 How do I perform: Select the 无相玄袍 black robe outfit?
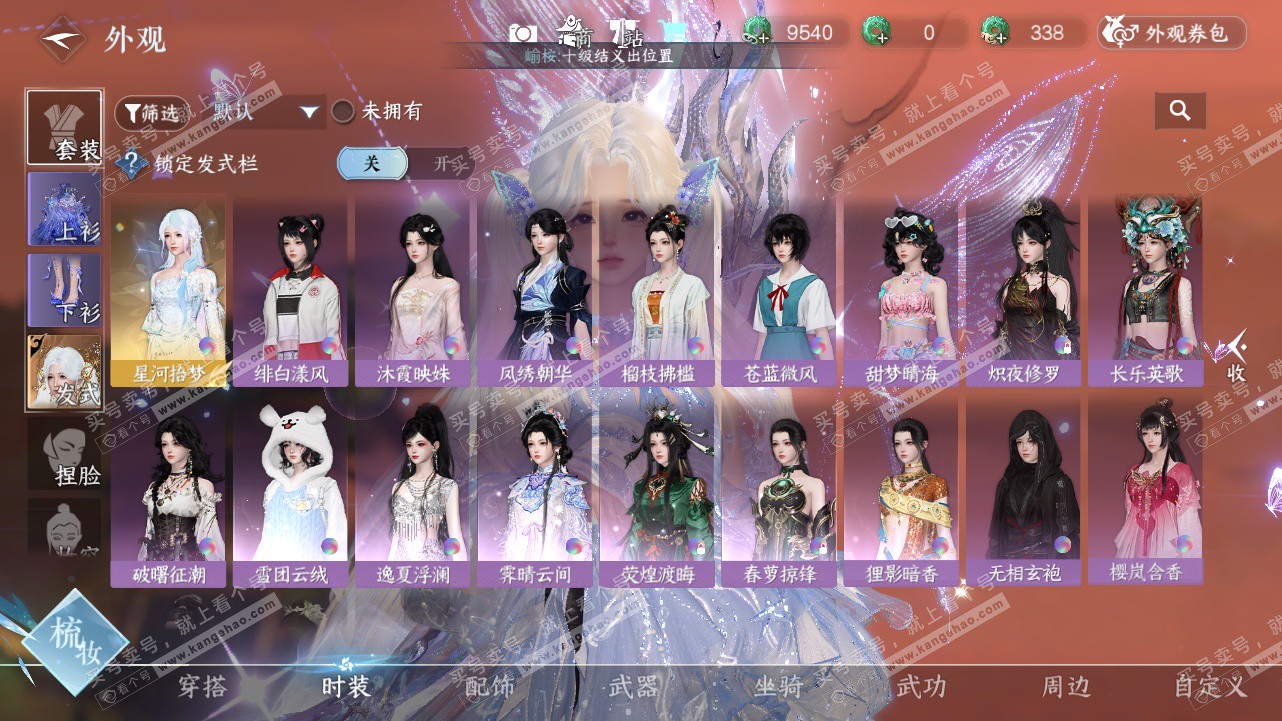pyautogui.click(x=1023, y=490)
